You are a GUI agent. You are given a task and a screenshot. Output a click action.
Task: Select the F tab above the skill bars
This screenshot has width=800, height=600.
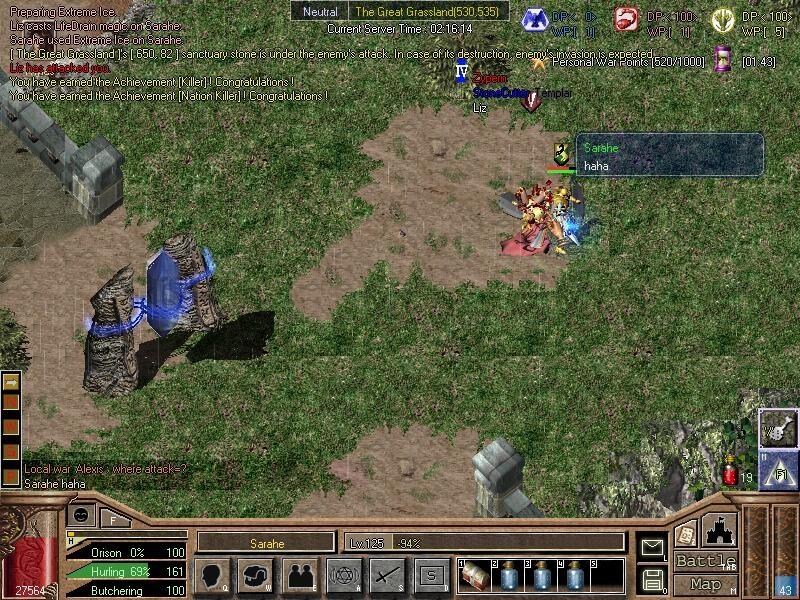[113, 519]
